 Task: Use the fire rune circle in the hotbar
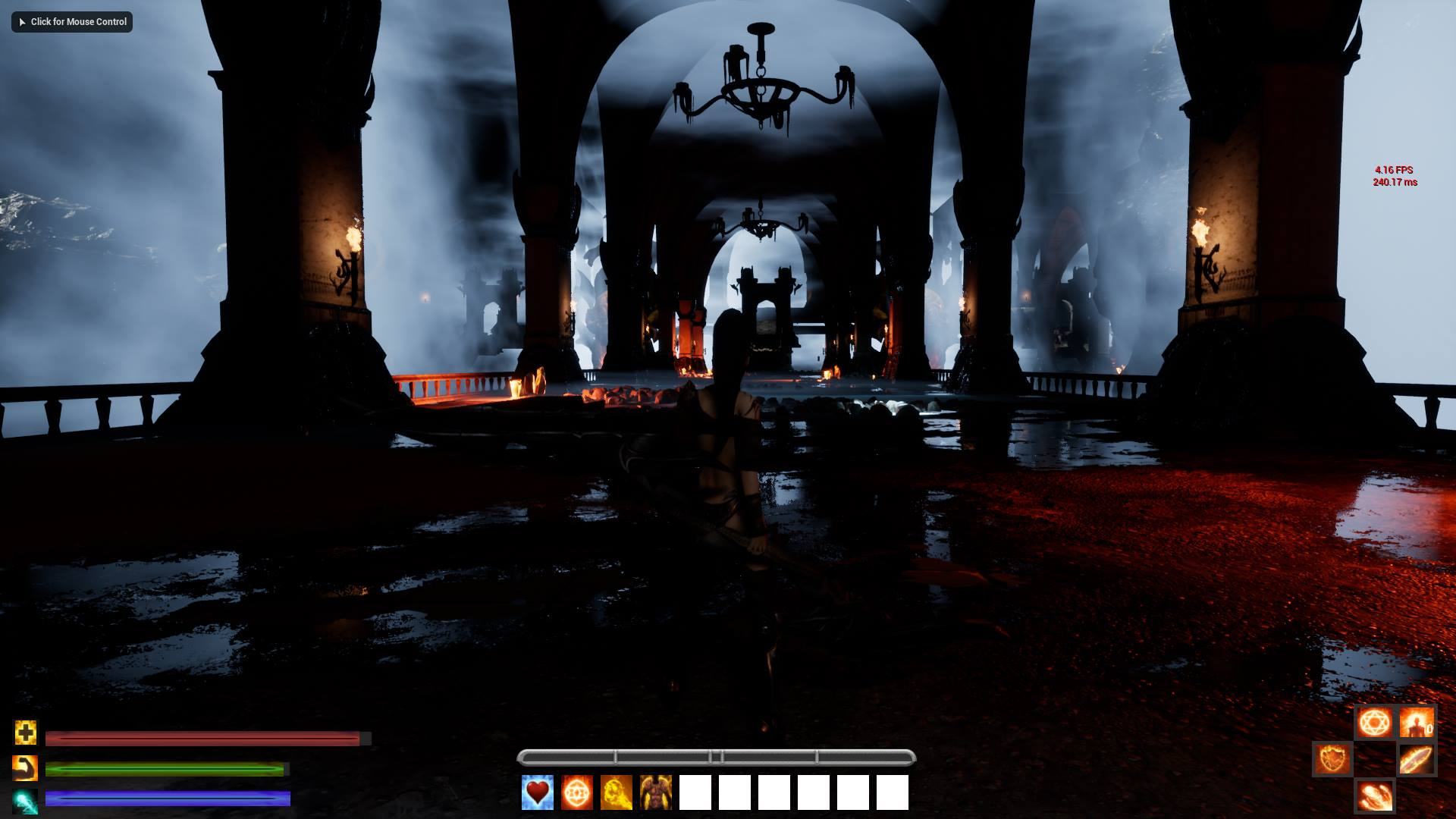pyautogui.click(x=577, y=792)
